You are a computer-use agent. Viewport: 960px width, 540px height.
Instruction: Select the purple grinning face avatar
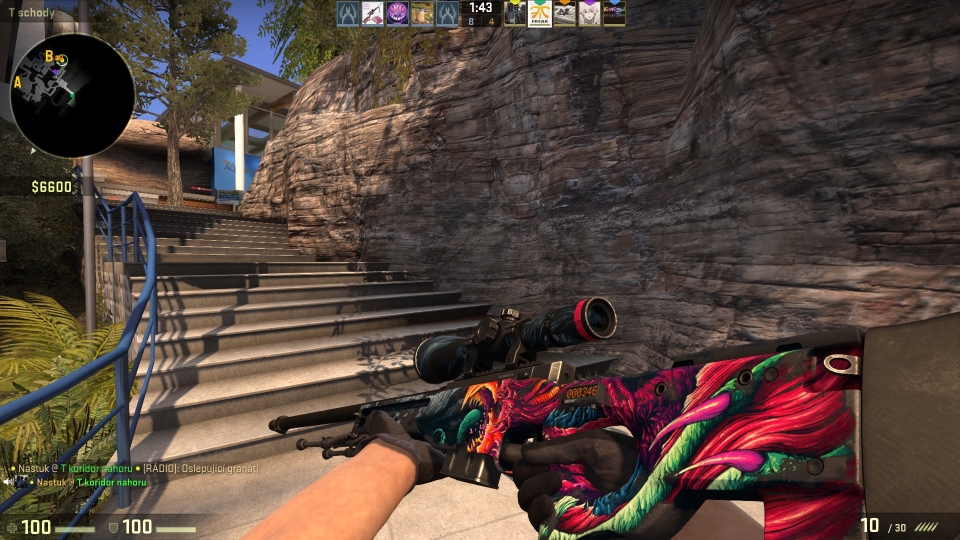click(x=397, y=13)
